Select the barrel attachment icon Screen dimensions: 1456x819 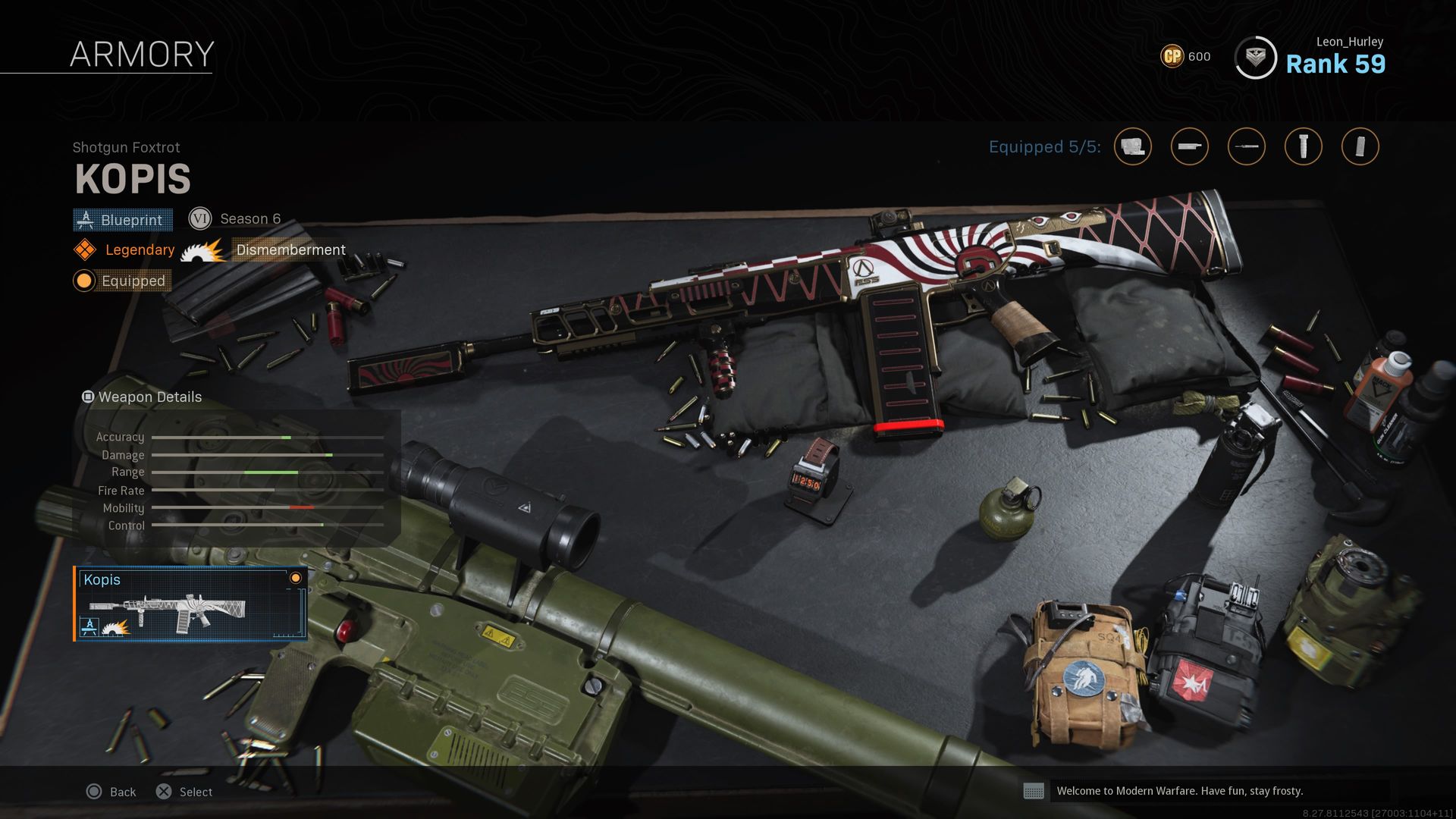pyautogui.click(x=1189, y=146)
